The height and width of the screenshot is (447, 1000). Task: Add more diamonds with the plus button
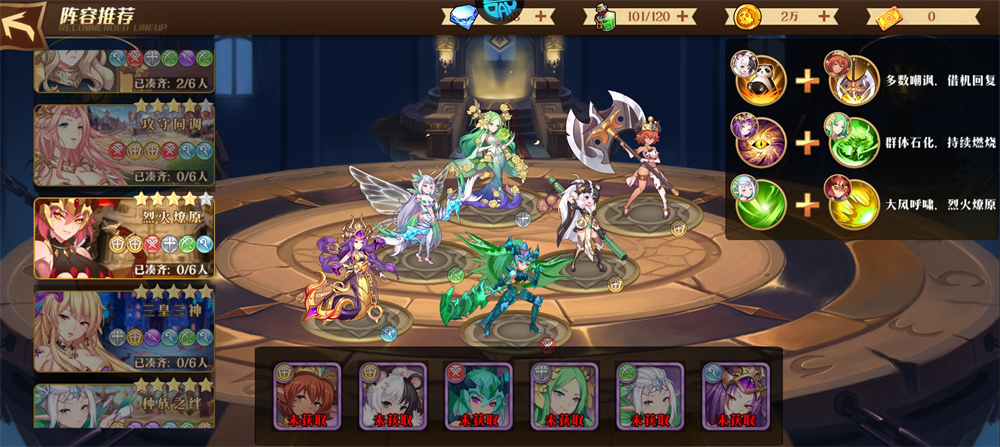[541, 16]
